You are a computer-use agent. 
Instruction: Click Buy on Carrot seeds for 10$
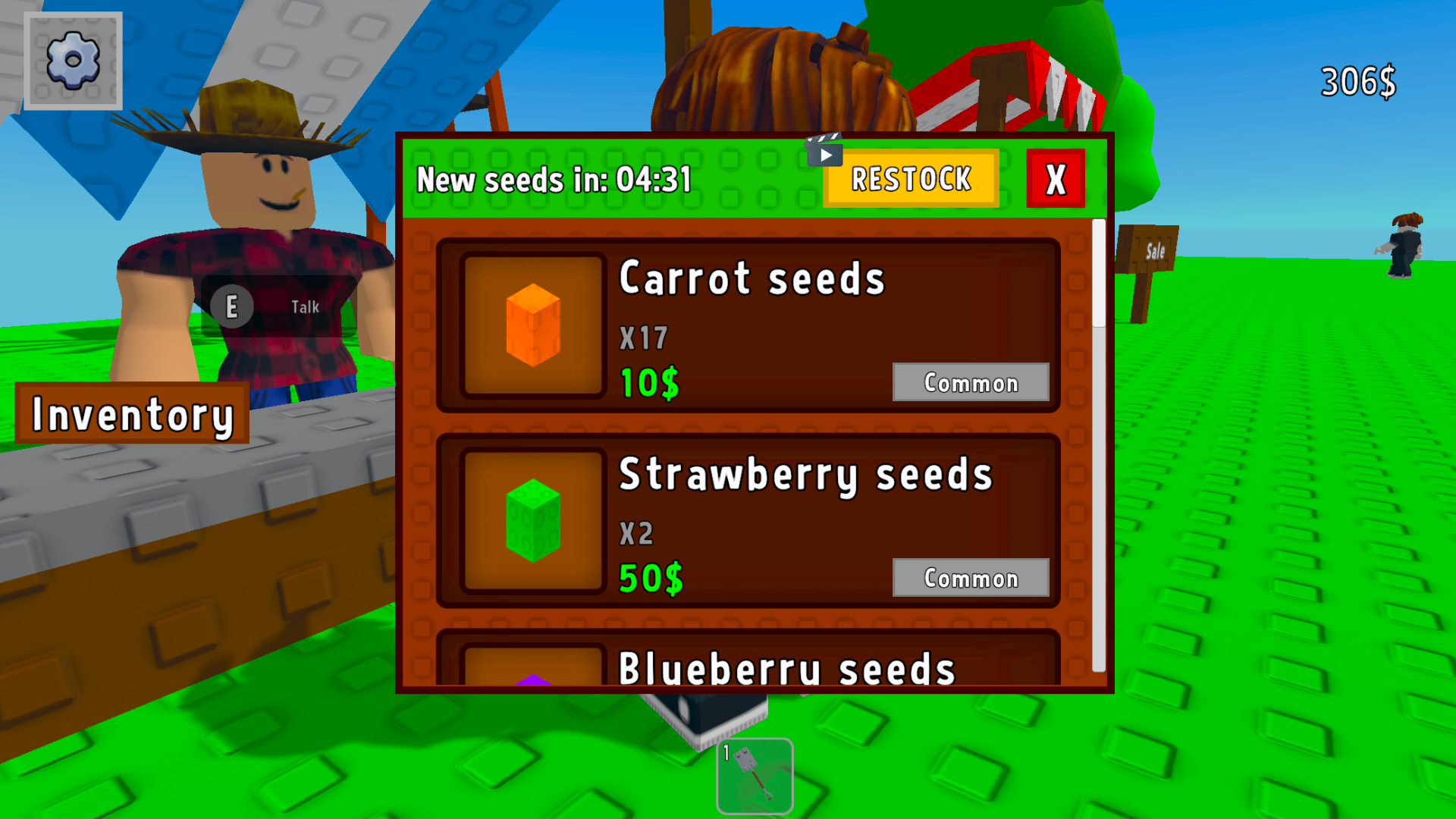pos(648,381)
